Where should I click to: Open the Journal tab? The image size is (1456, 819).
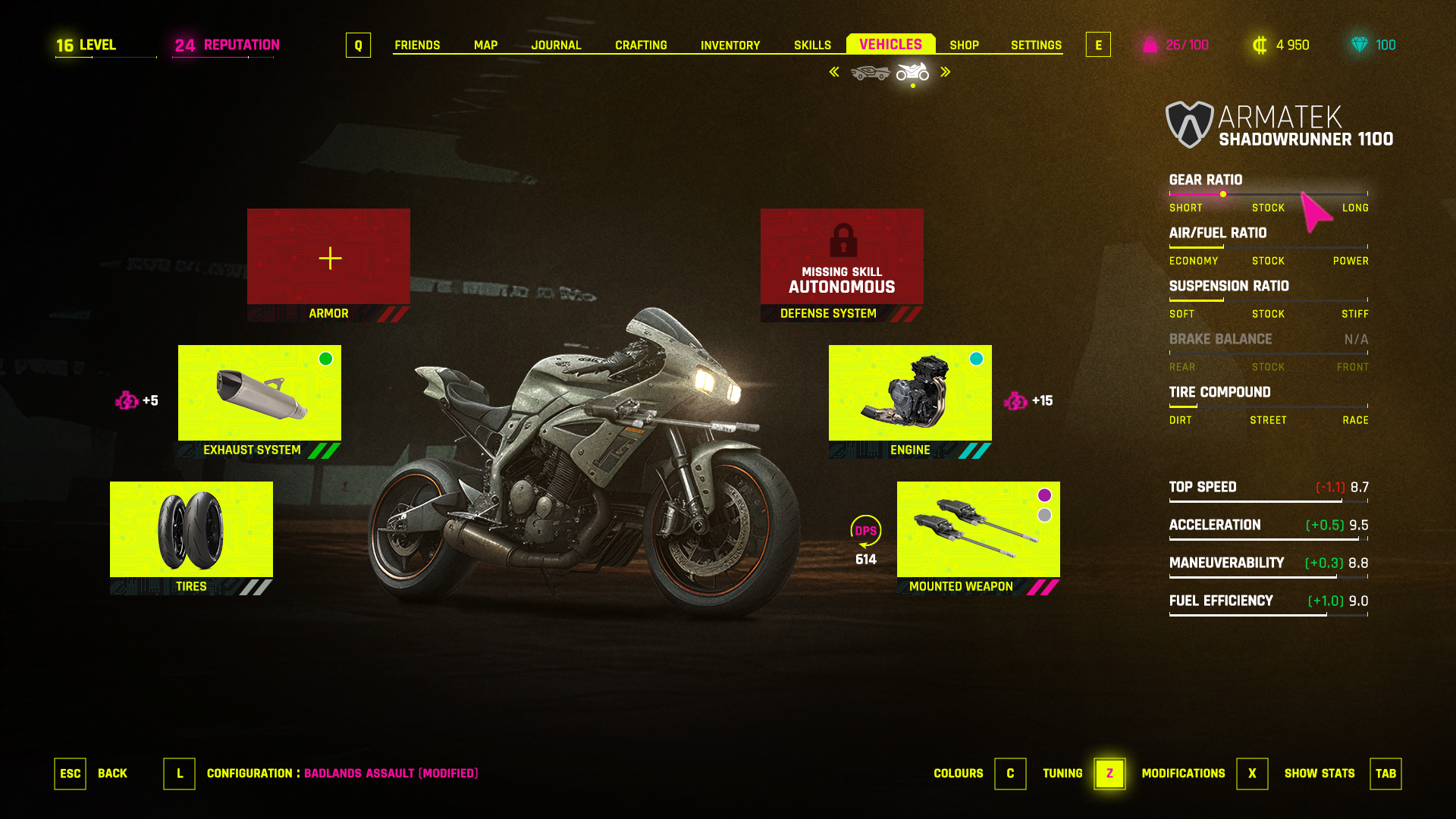click(556, 45)
